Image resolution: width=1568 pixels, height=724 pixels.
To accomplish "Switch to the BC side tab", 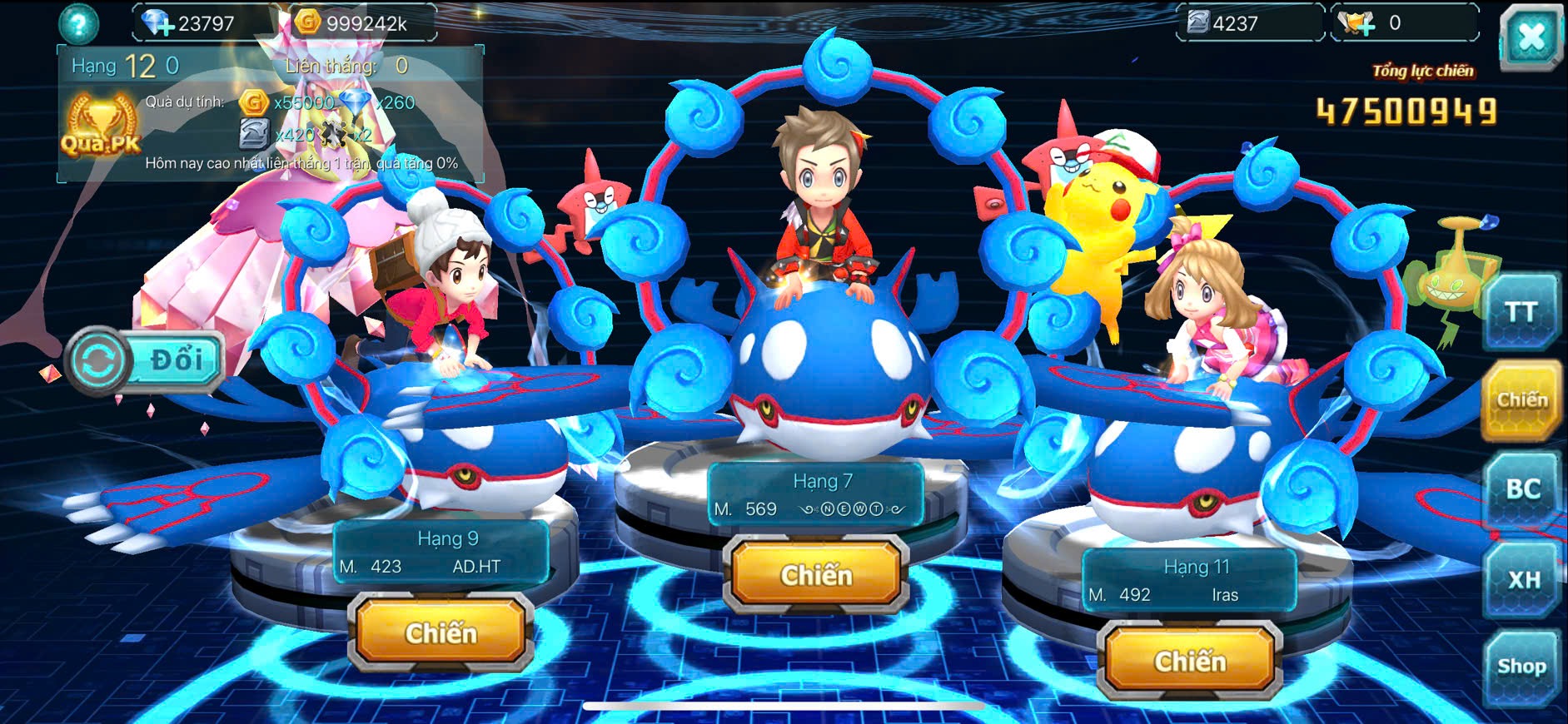I will pyautogui.click(x=1521, y=489).
